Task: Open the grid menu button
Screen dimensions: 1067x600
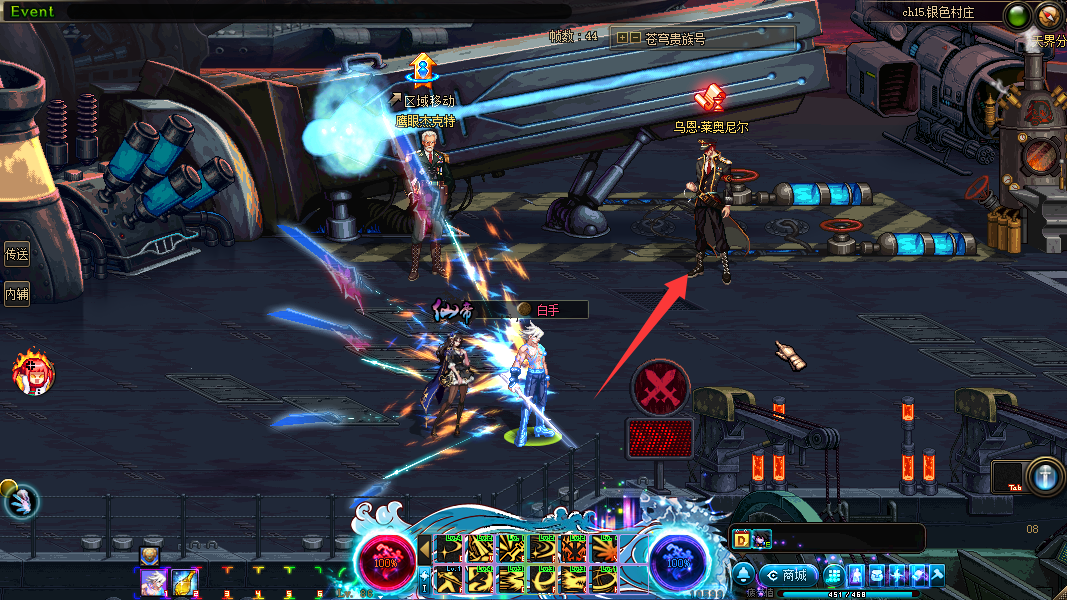Action: pos(833,575)
